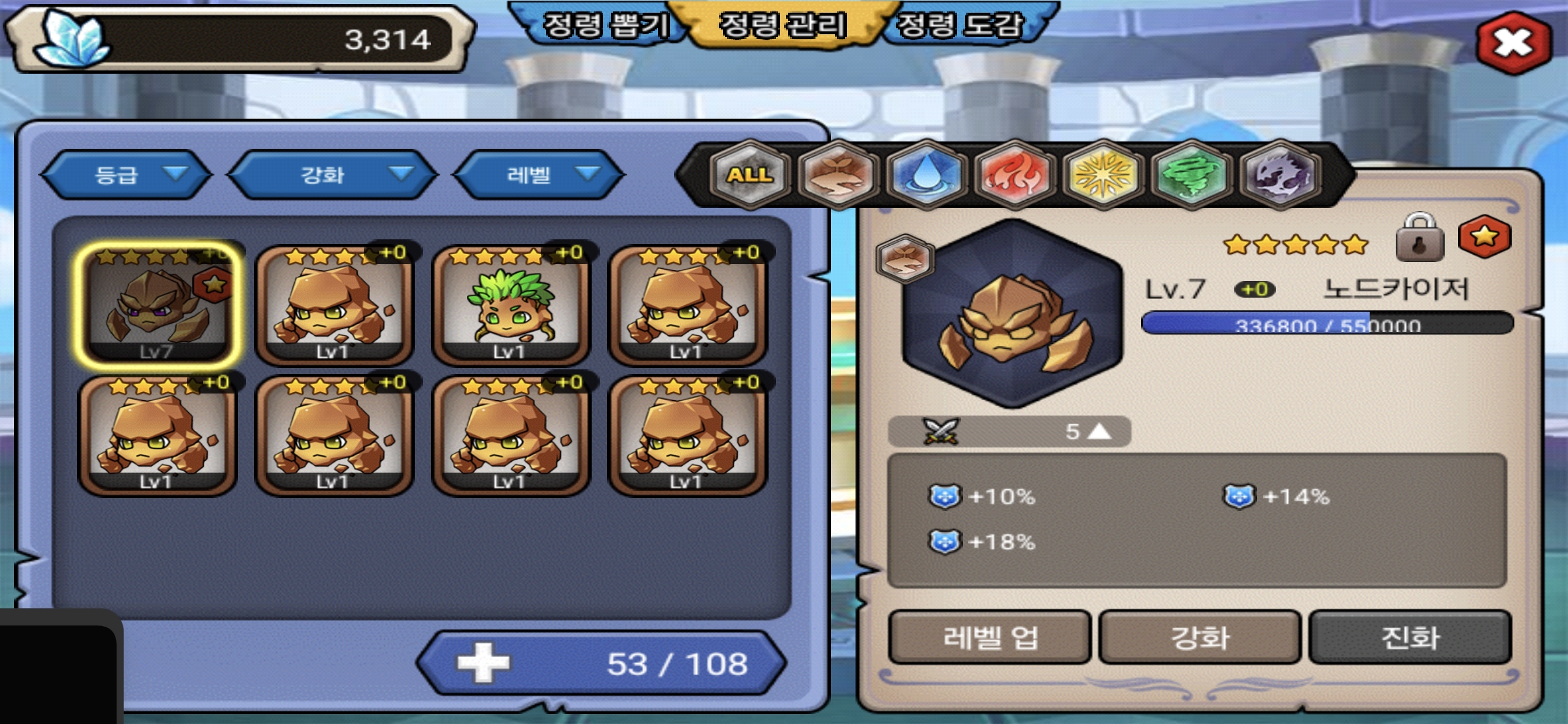Tap the 진화 evolve button
1568x724 pixels.
click(1410, 637)
